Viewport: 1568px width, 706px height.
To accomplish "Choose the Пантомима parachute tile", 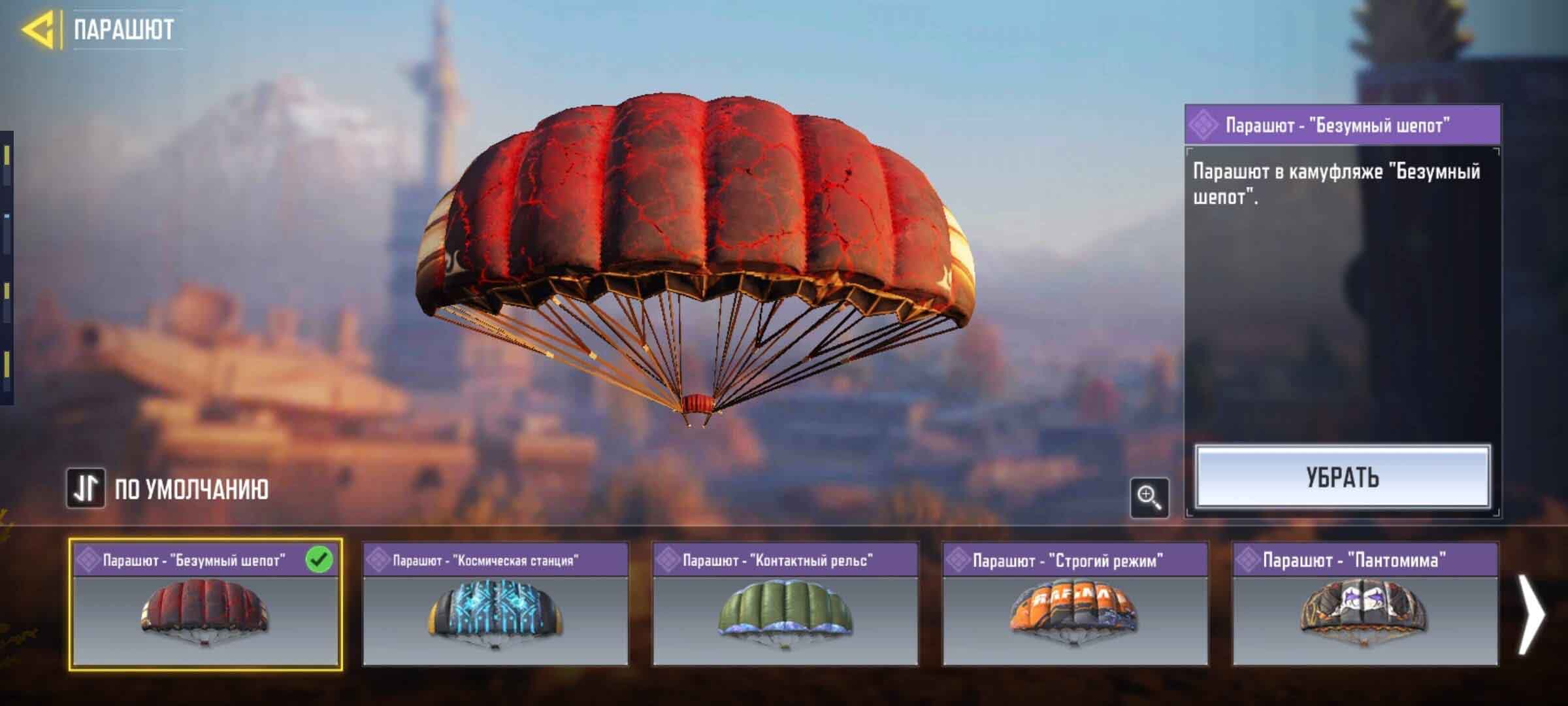I will pos(1365,603).
